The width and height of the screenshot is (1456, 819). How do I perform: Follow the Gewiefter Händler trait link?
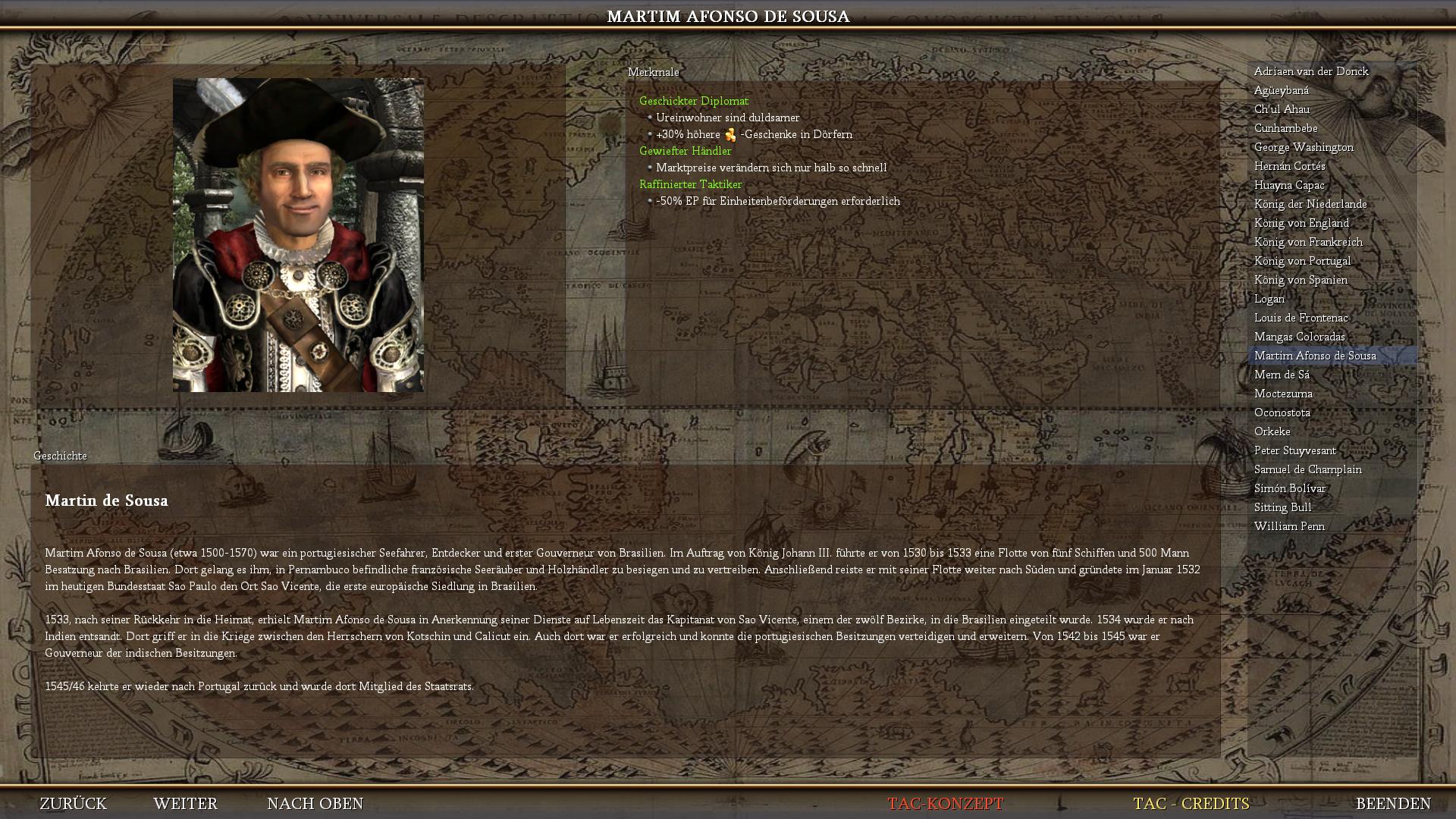point(685,151)
